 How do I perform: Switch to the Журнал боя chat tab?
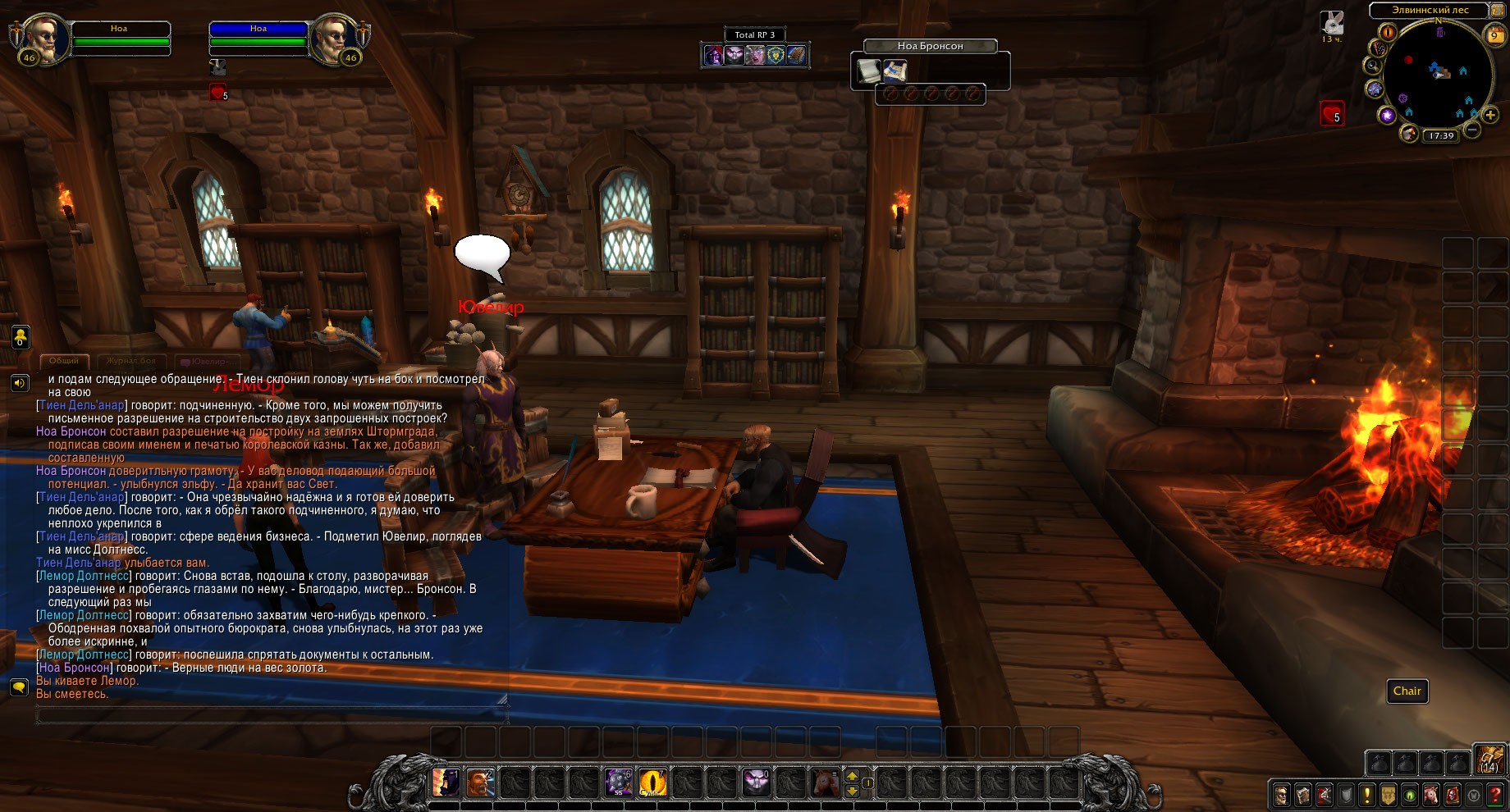click(x=130, y=361)
